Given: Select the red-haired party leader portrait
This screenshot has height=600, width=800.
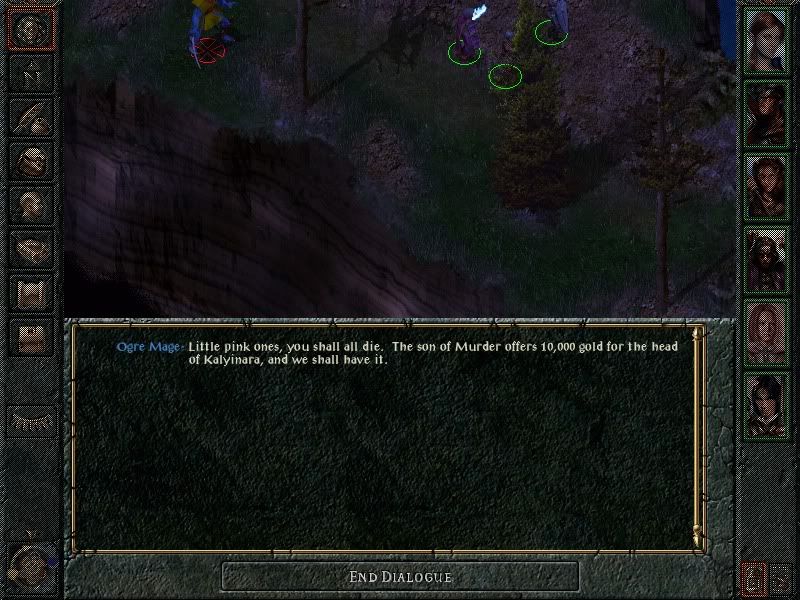Looking at the screenshot, I should [x=765, y=41].
